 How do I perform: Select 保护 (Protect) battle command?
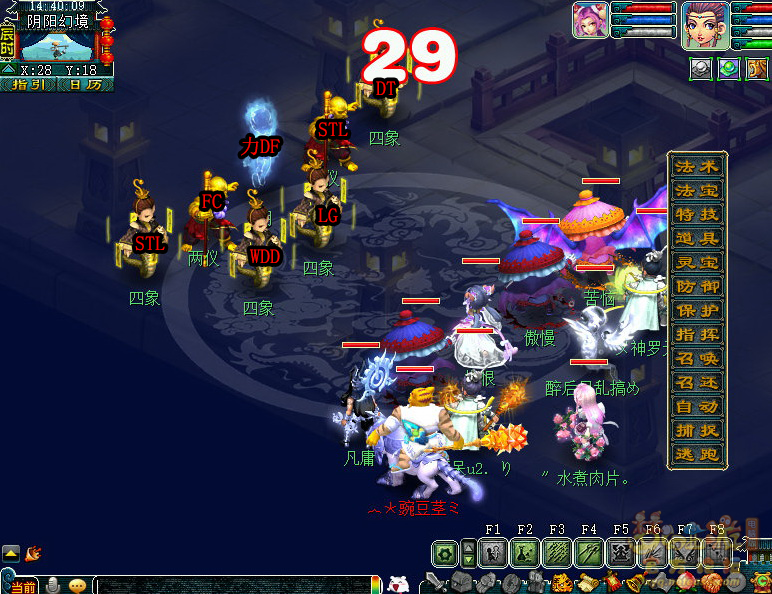pos(697,310)
